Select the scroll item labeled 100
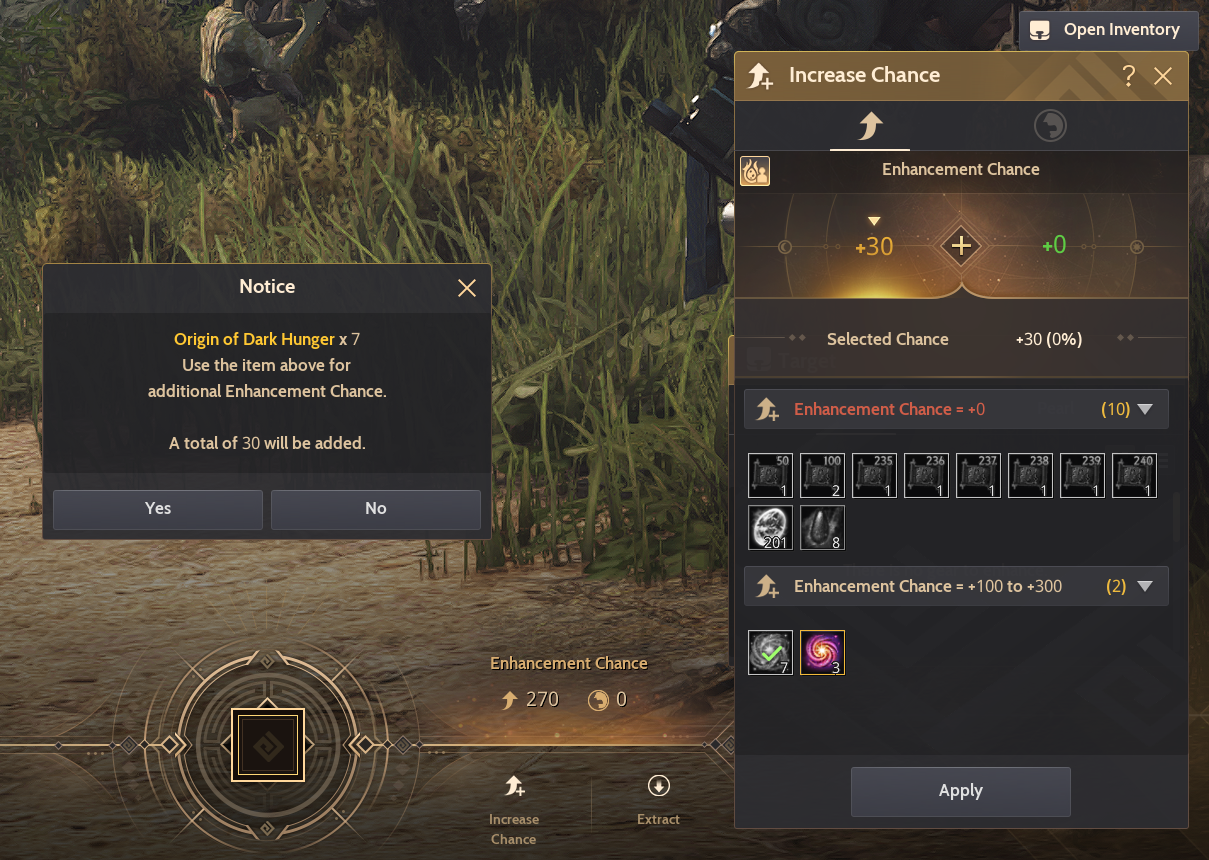Viewport: 1209px width, 860px height. (x=823, y=475)
